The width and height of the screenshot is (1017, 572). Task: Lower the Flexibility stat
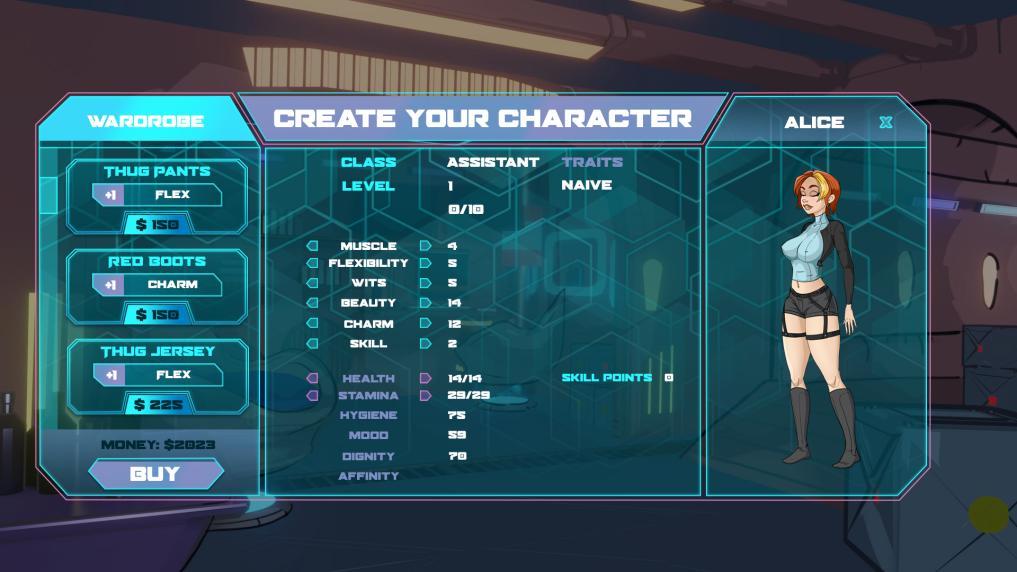312,264
